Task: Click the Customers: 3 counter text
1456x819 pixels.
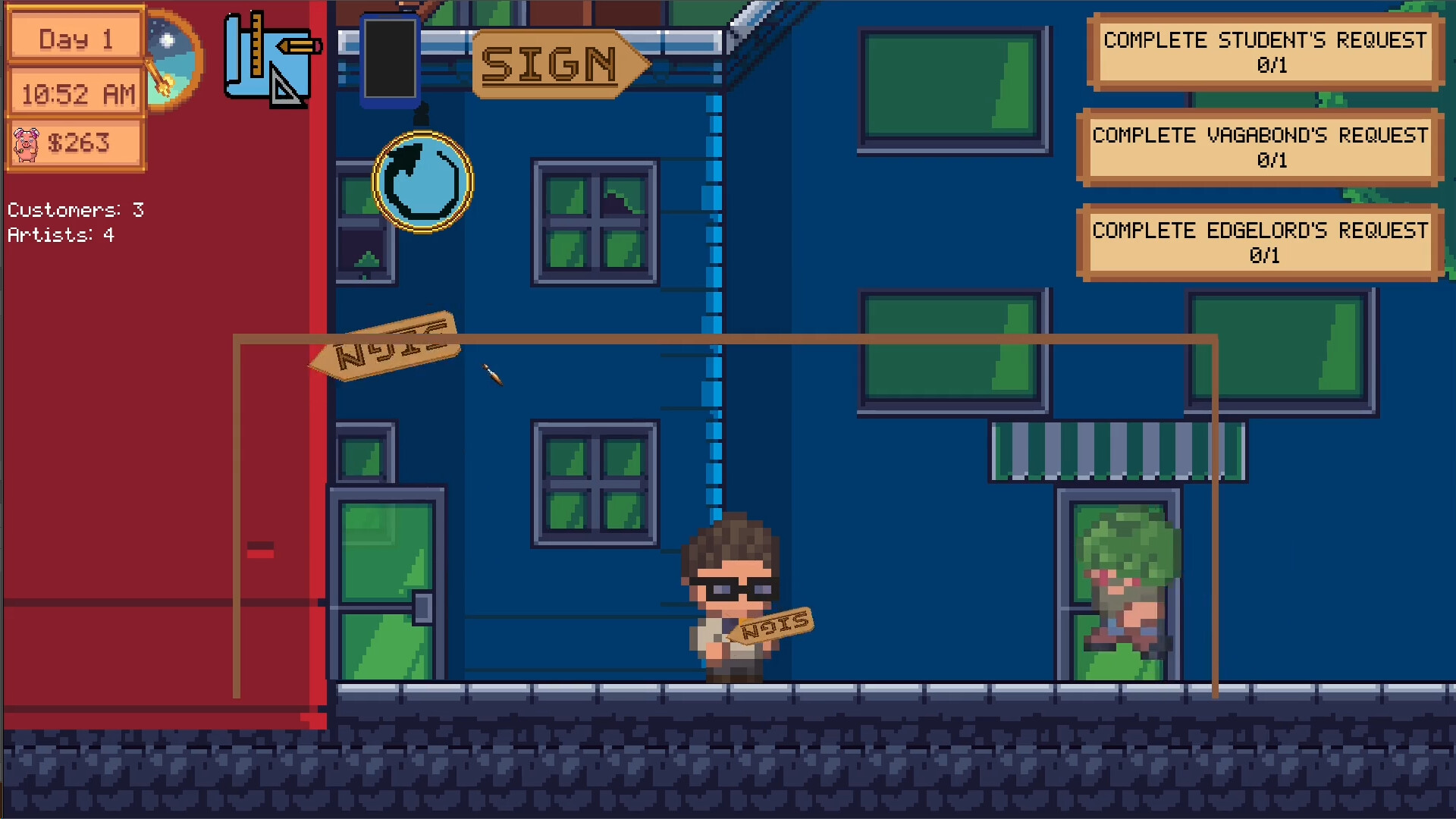Action: (74, 210)
